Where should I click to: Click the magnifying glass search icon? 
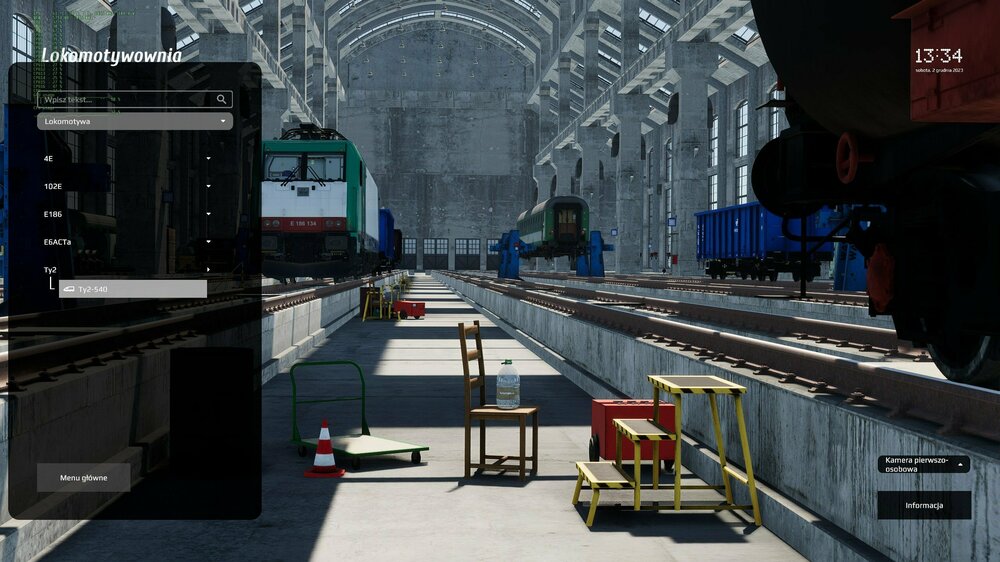[221, 100]
